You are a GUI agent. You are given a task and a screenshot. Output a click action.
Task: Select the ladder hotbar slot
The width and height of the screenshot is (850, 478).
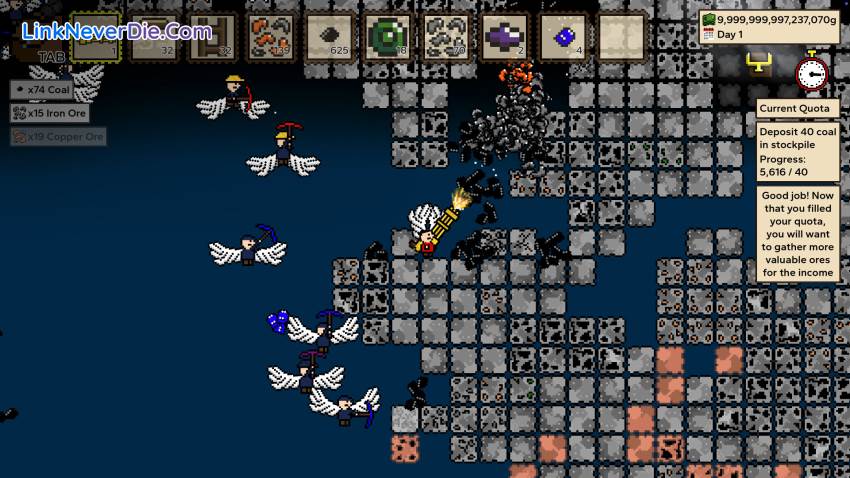pyautogui.click(x=212, y=37)
